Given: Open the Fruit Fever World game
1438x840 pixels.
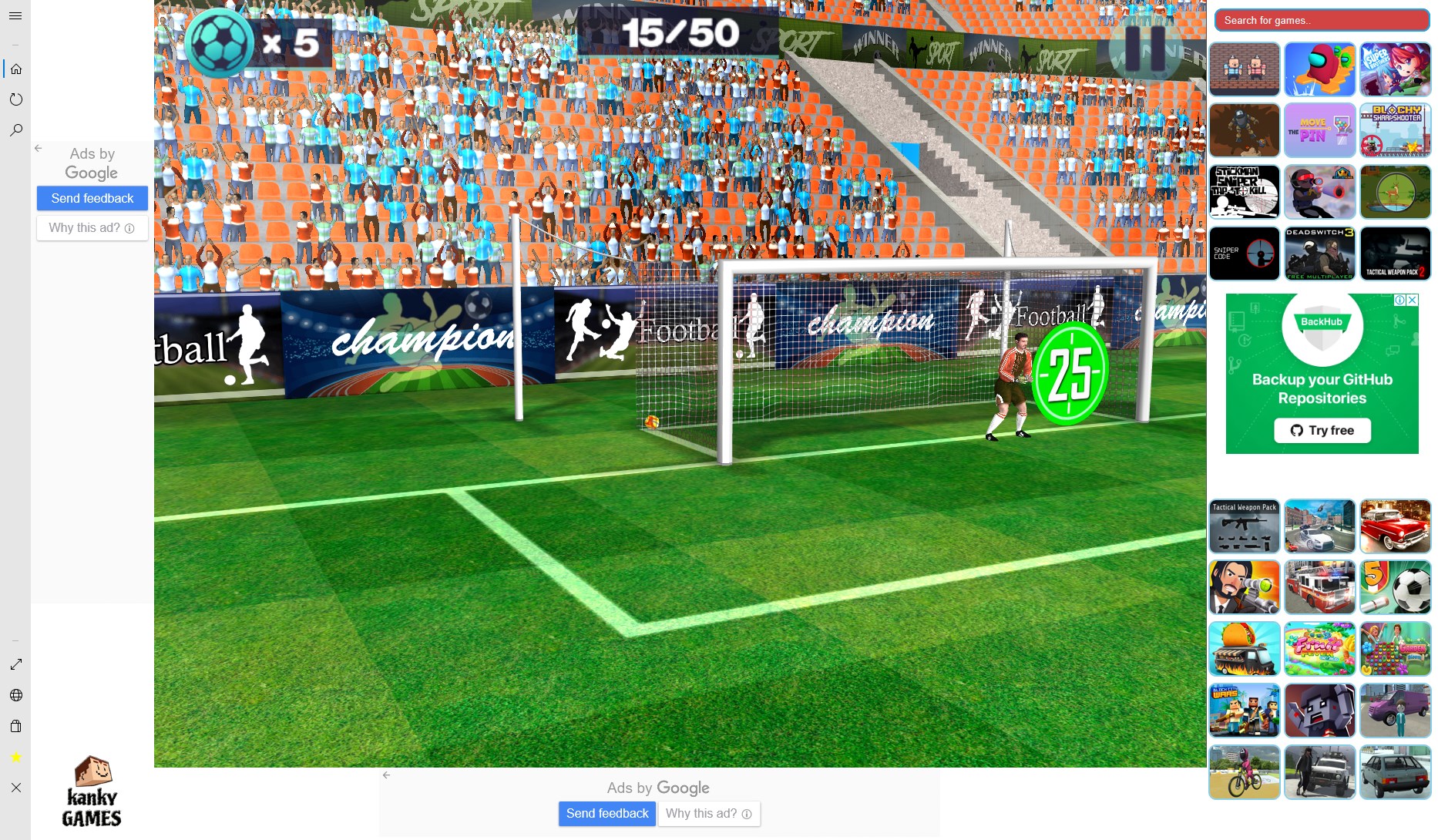Looking at the screenshot, I should [1320, 649].
